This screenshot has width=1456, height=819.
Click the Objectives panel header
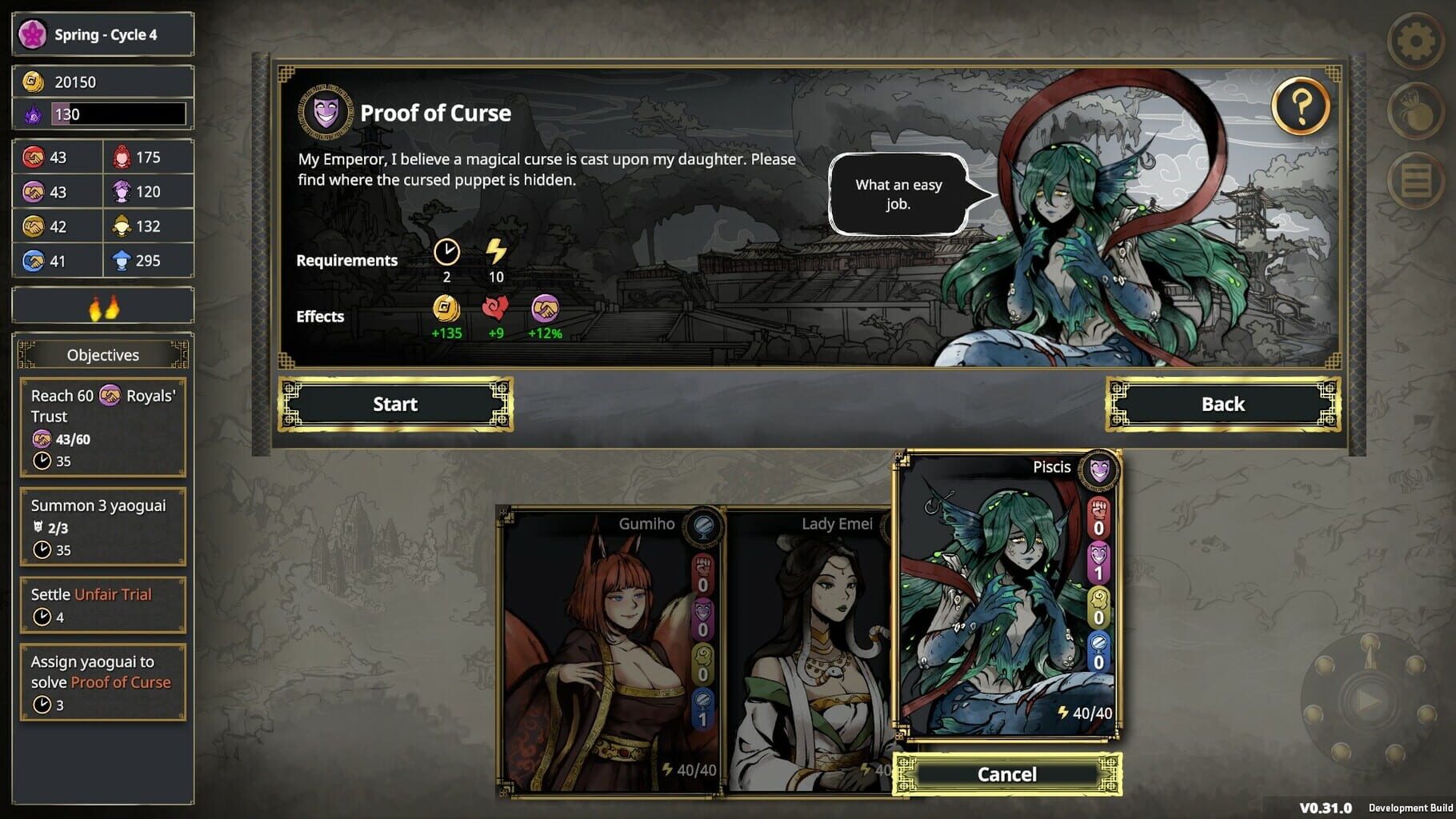click(102, 354)
